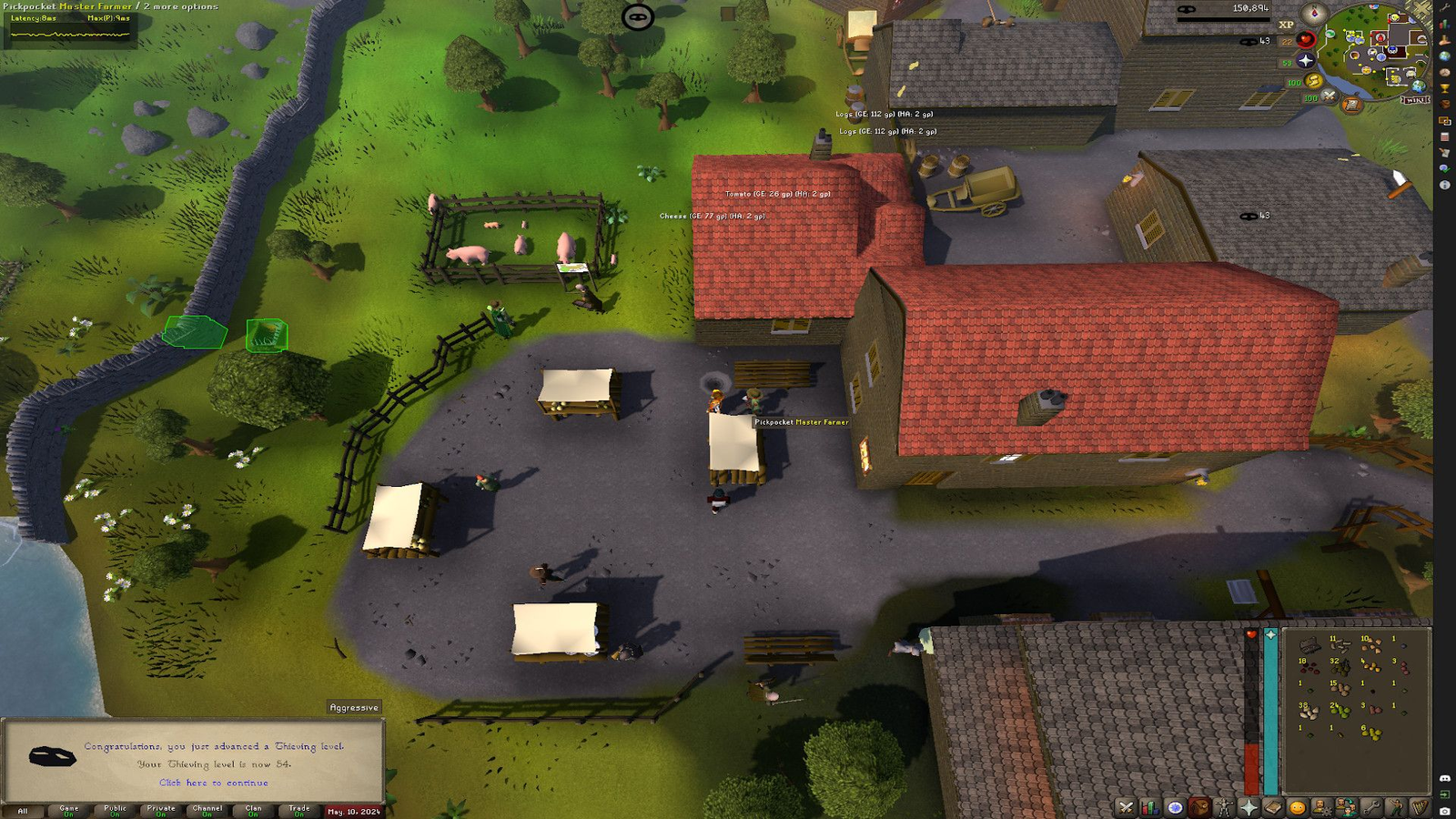This screenshot has width=1456, height=819.
Task: Click the compass to face north
Action: (1314, 13)
